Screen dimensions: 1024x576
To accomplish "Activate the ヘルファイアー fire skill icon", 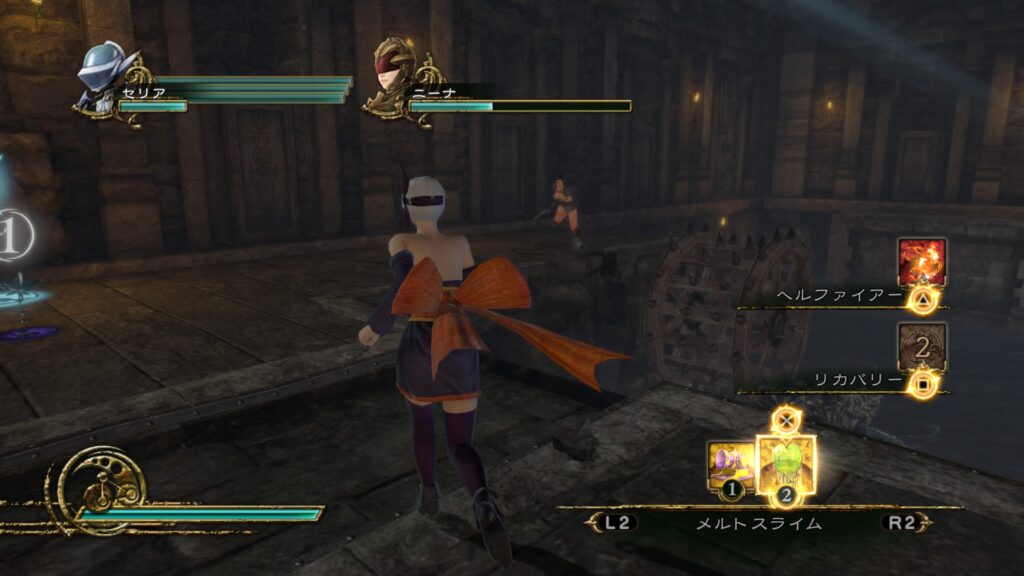I will pyautogui.click(x=921, y=262).
